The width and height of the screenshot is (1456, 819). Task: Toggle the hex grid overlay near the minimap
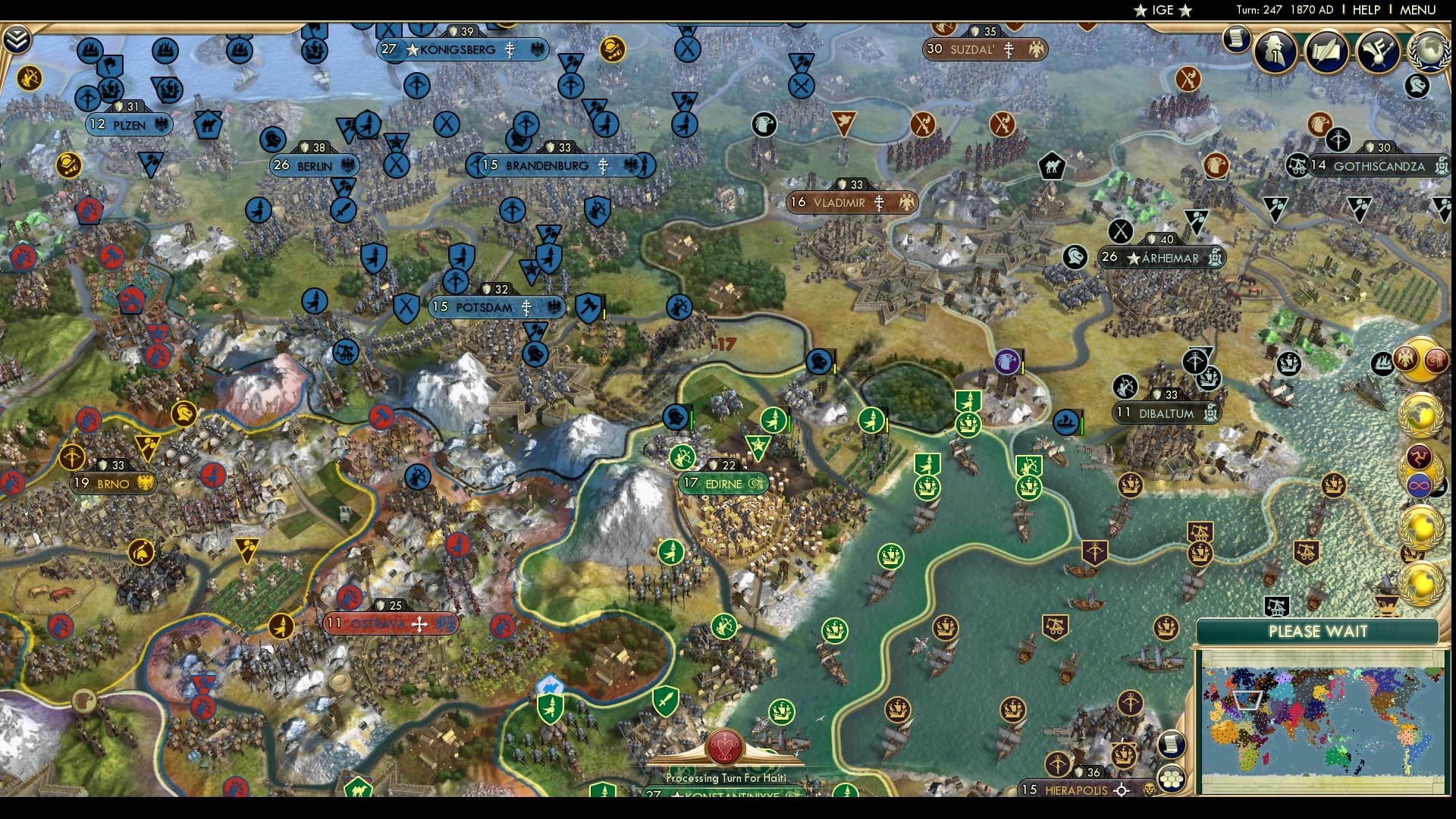1172,779
